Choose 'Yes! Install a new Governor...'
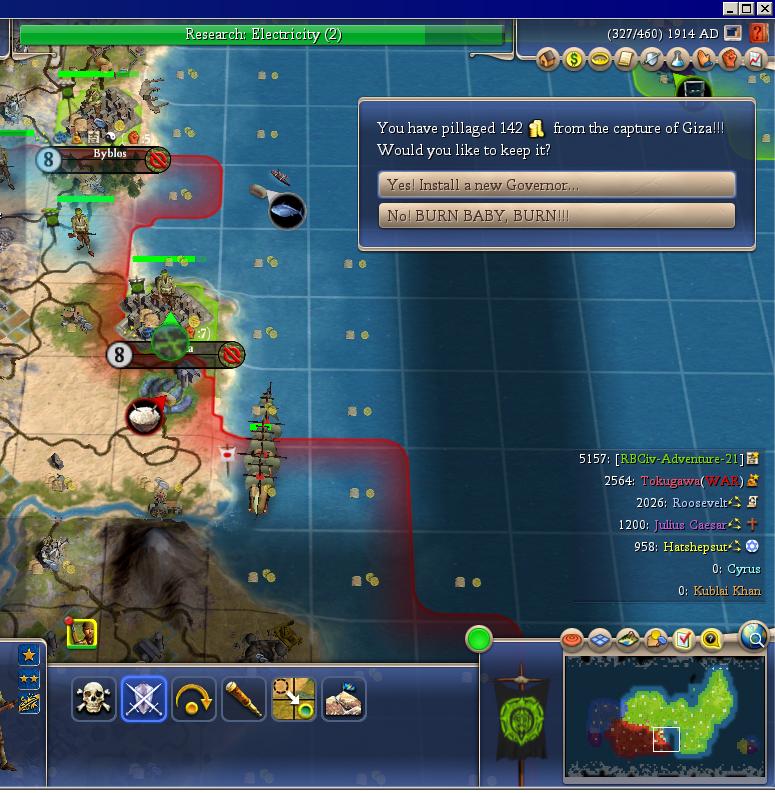Image resolution: width=775 pixels, height=793 pixels. coord(556,184)
